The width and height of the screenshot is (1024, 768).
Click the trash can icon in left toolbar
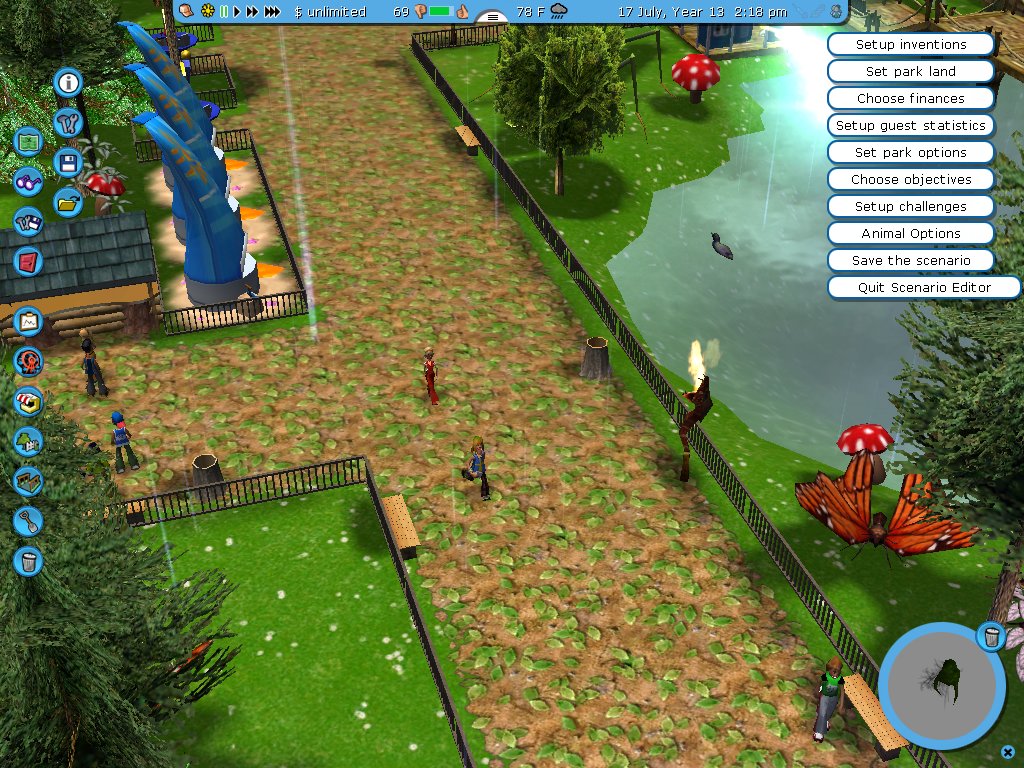pyautogui.click(x=28, y=561)
